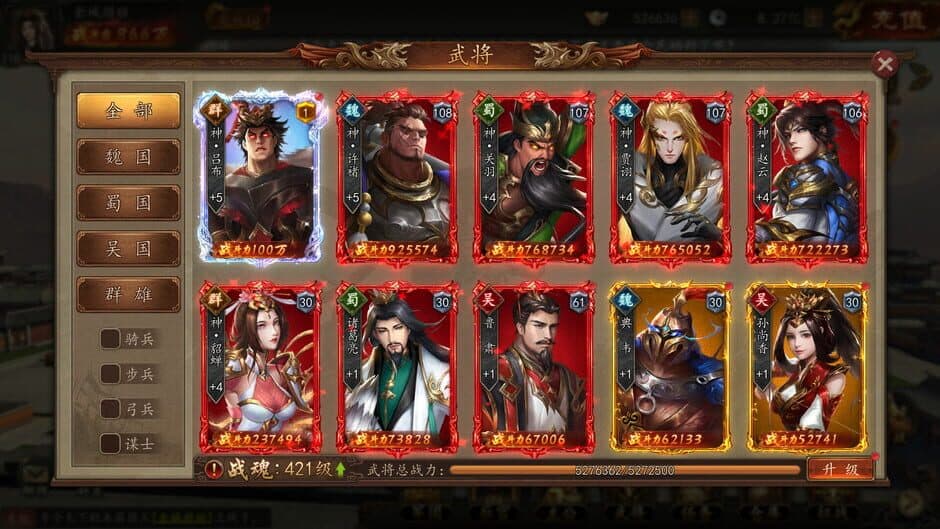
Task: Open the 吴国 faction tab
Action: [x=129, y=248]
